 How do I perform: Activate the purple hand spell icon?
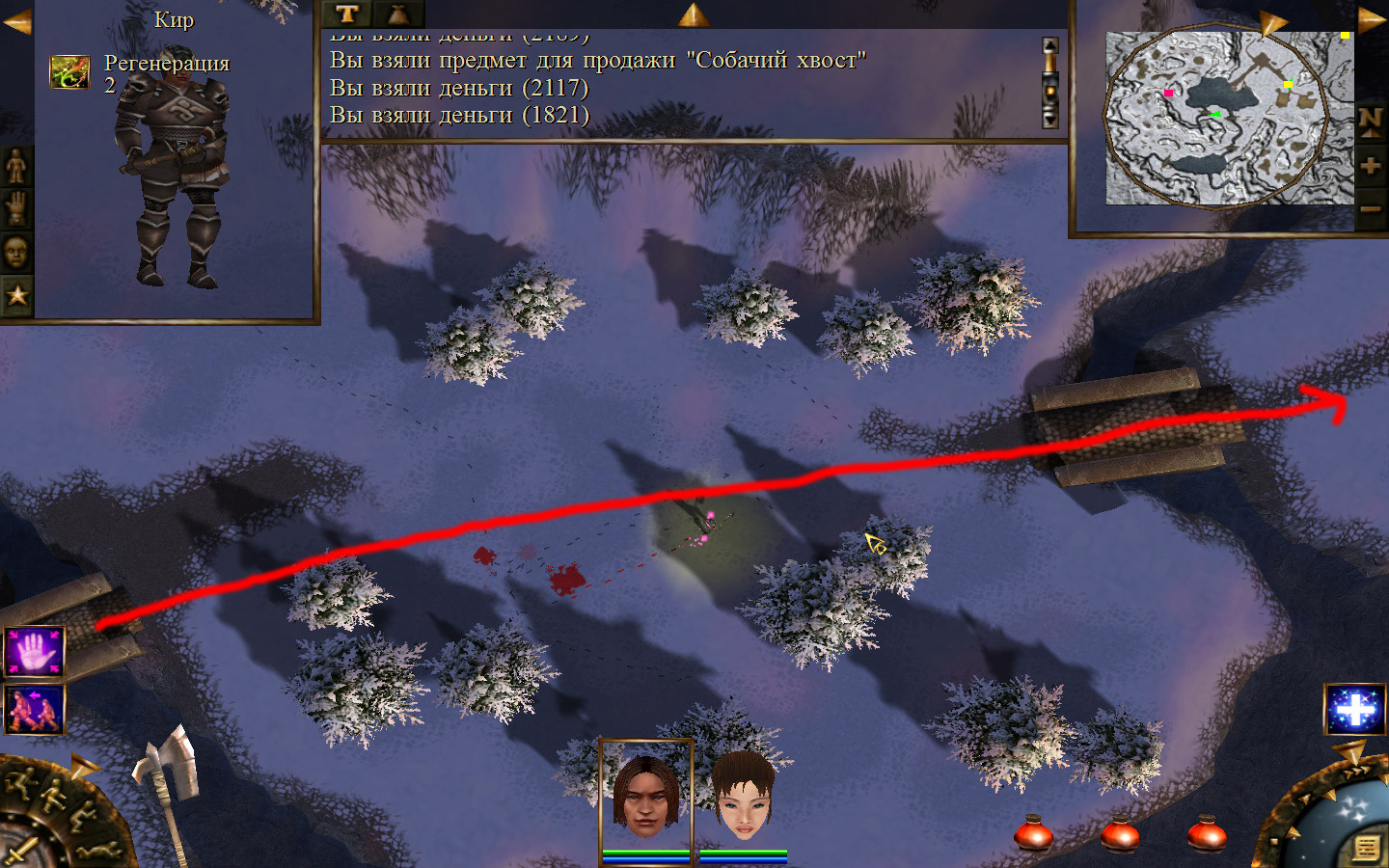click(x=35, y=652)
